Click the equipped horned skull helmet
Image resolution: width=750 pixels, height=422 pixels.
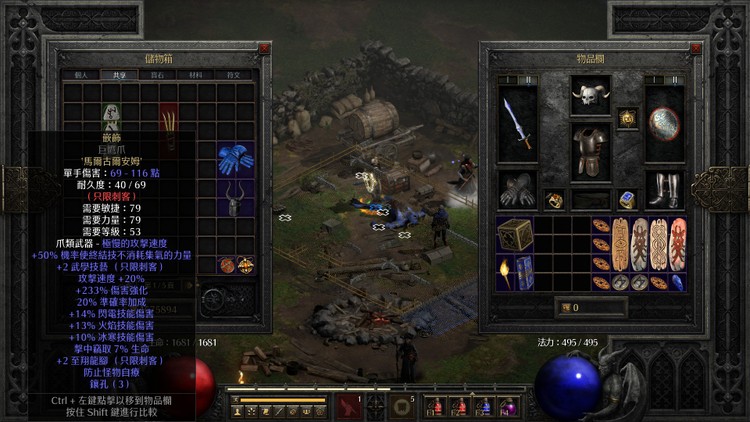(591, 97)
